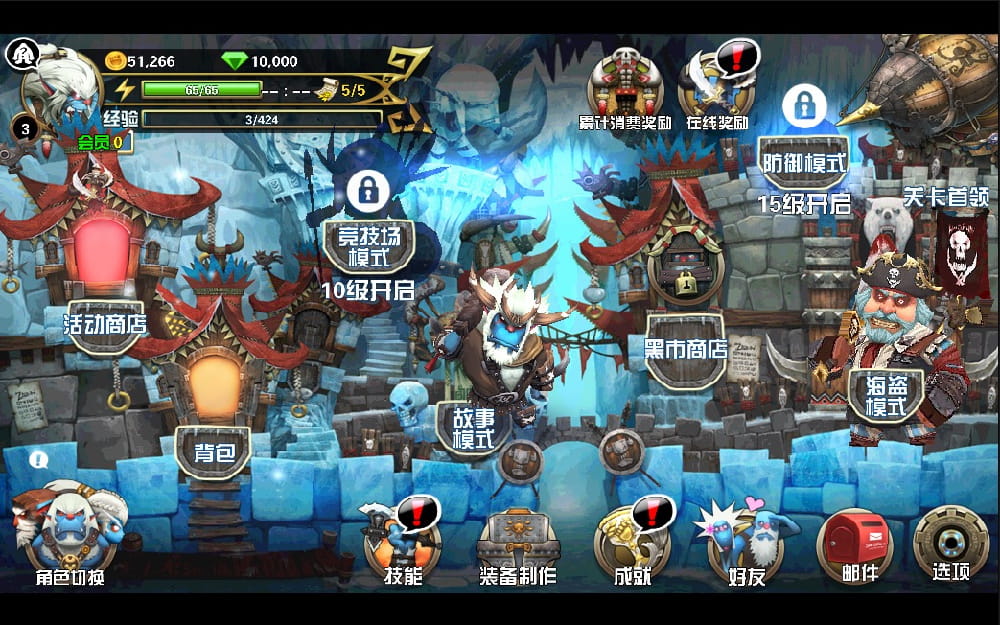This screenshot has height=625, width=1000.
Task: Open the 成就 achievements screen
Action: (x=632, y=540)
